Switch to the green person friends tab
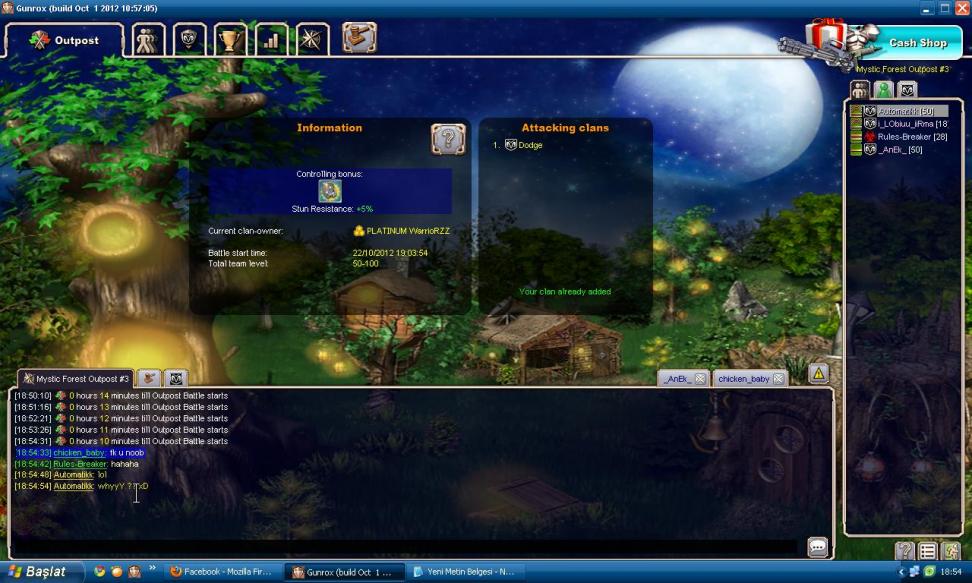This screenshot has width=972, height=583. 883,90
